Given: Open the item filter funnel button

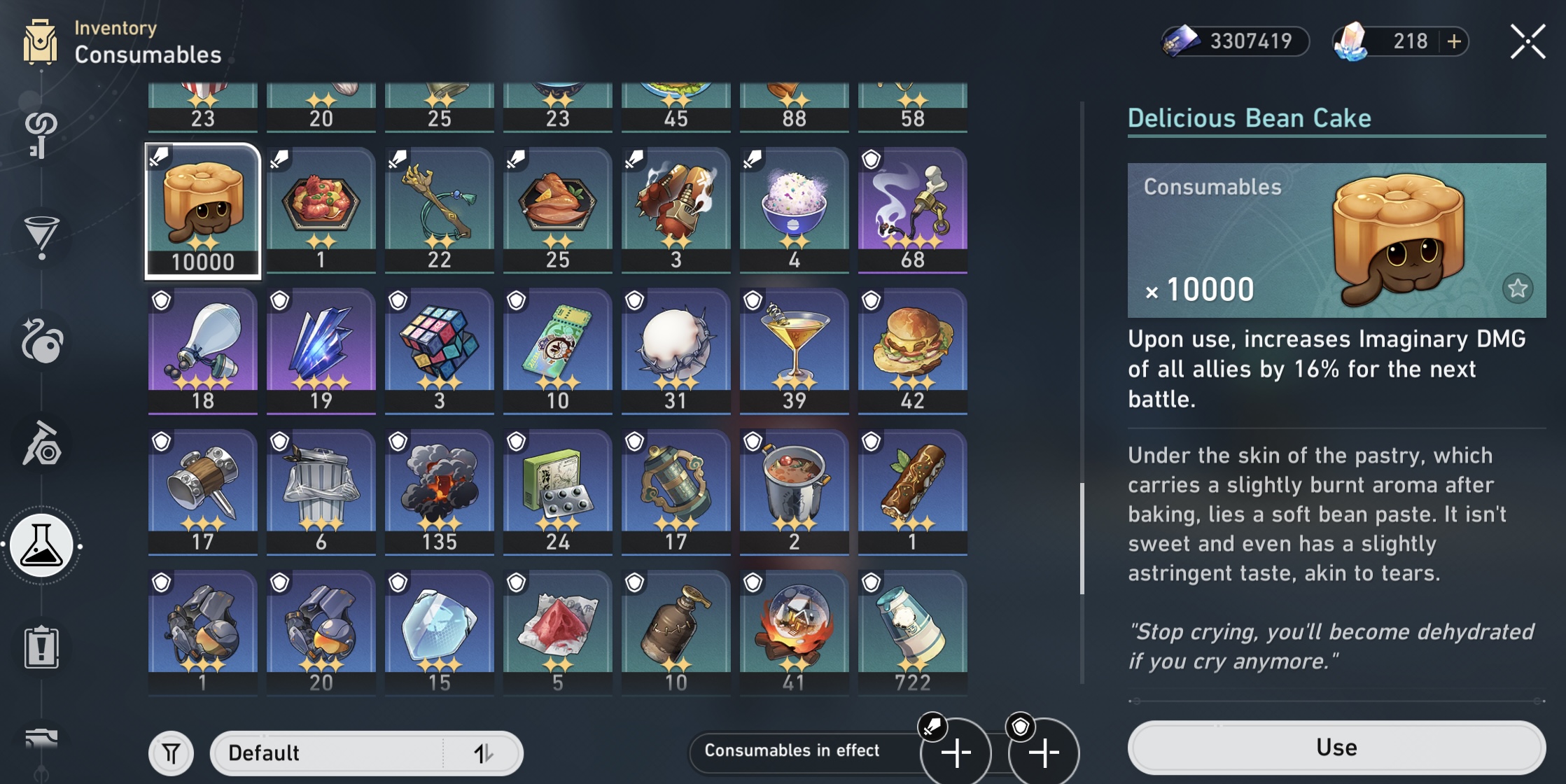Looking at the screenshot, I should pyautogui.click(x=171, y=753).
